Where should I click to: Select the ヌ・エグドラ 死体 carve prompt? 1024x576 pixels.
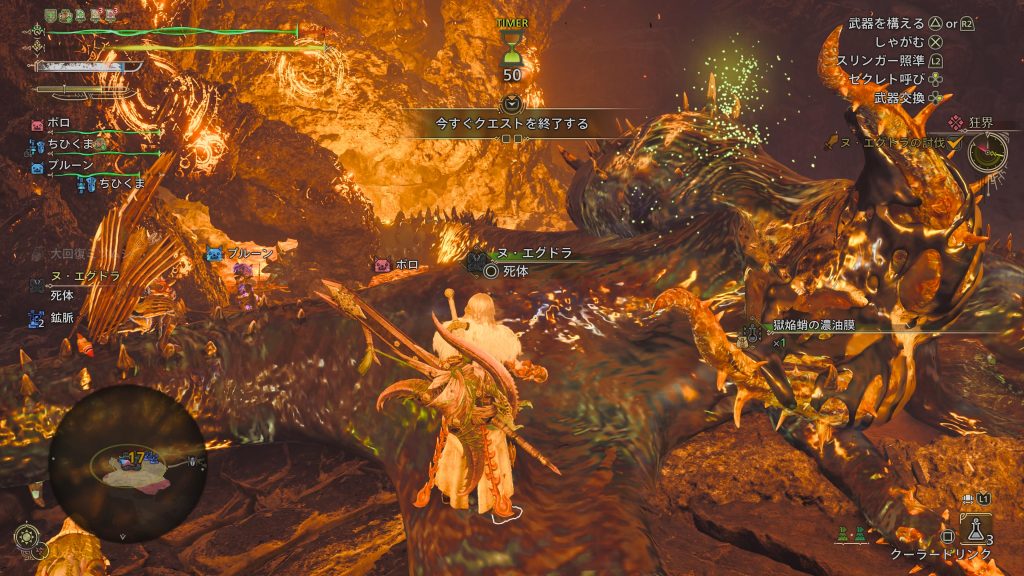[529, 262]
